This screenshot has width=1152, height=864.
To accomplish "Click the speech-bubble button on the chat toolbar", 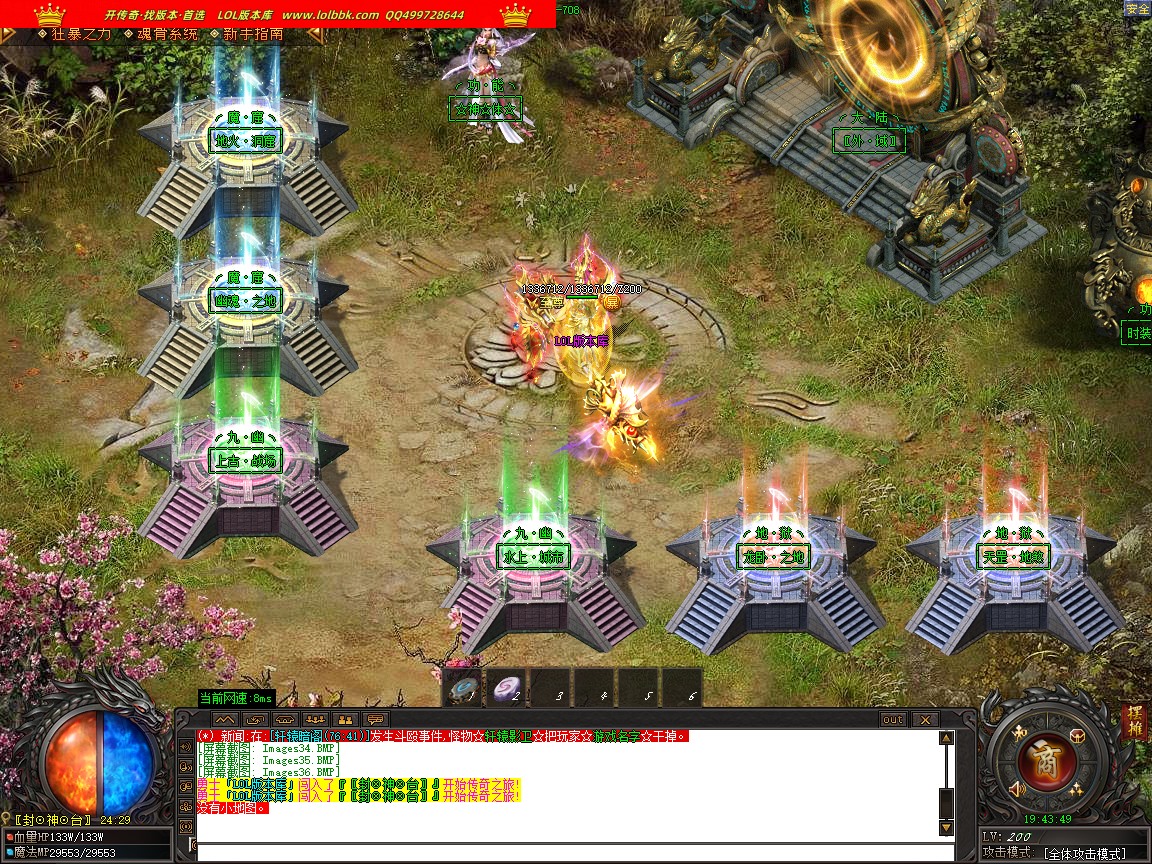I will [x=375, y=719].
